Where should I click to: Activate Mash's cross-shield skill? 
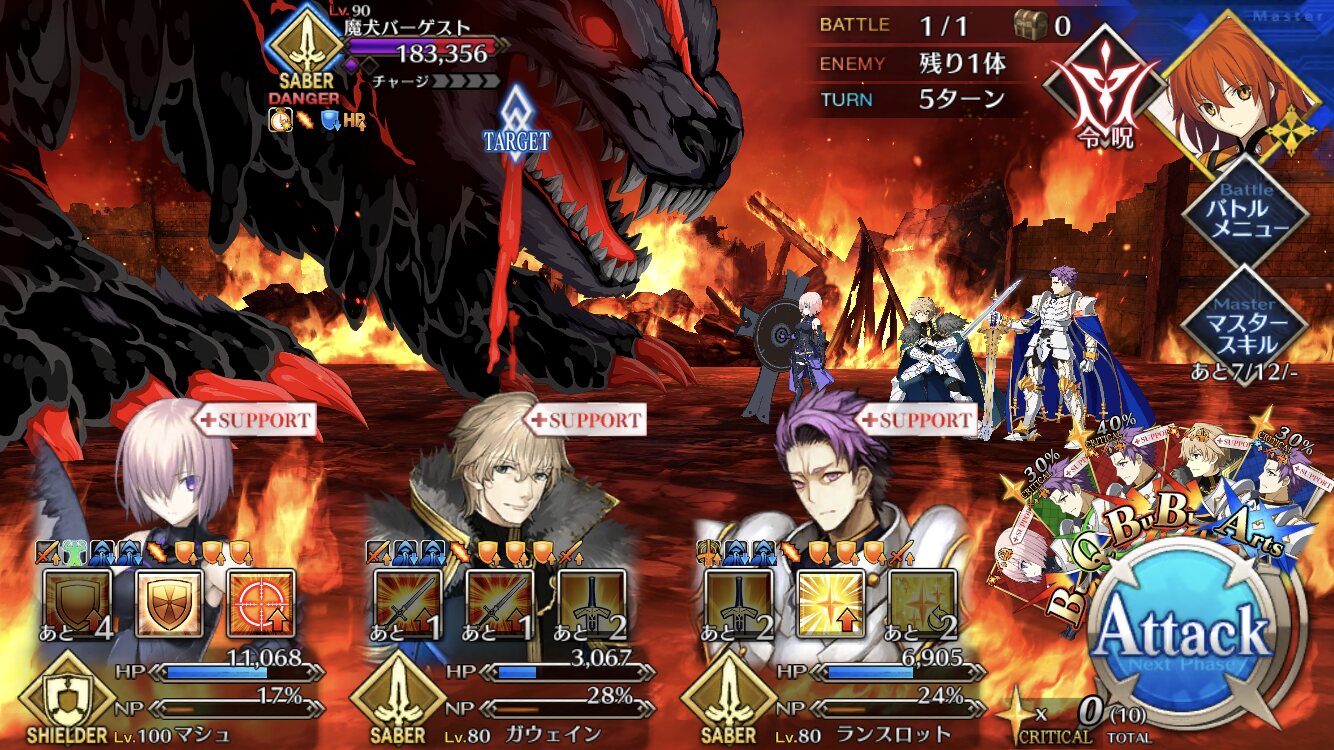coord(169,604)
